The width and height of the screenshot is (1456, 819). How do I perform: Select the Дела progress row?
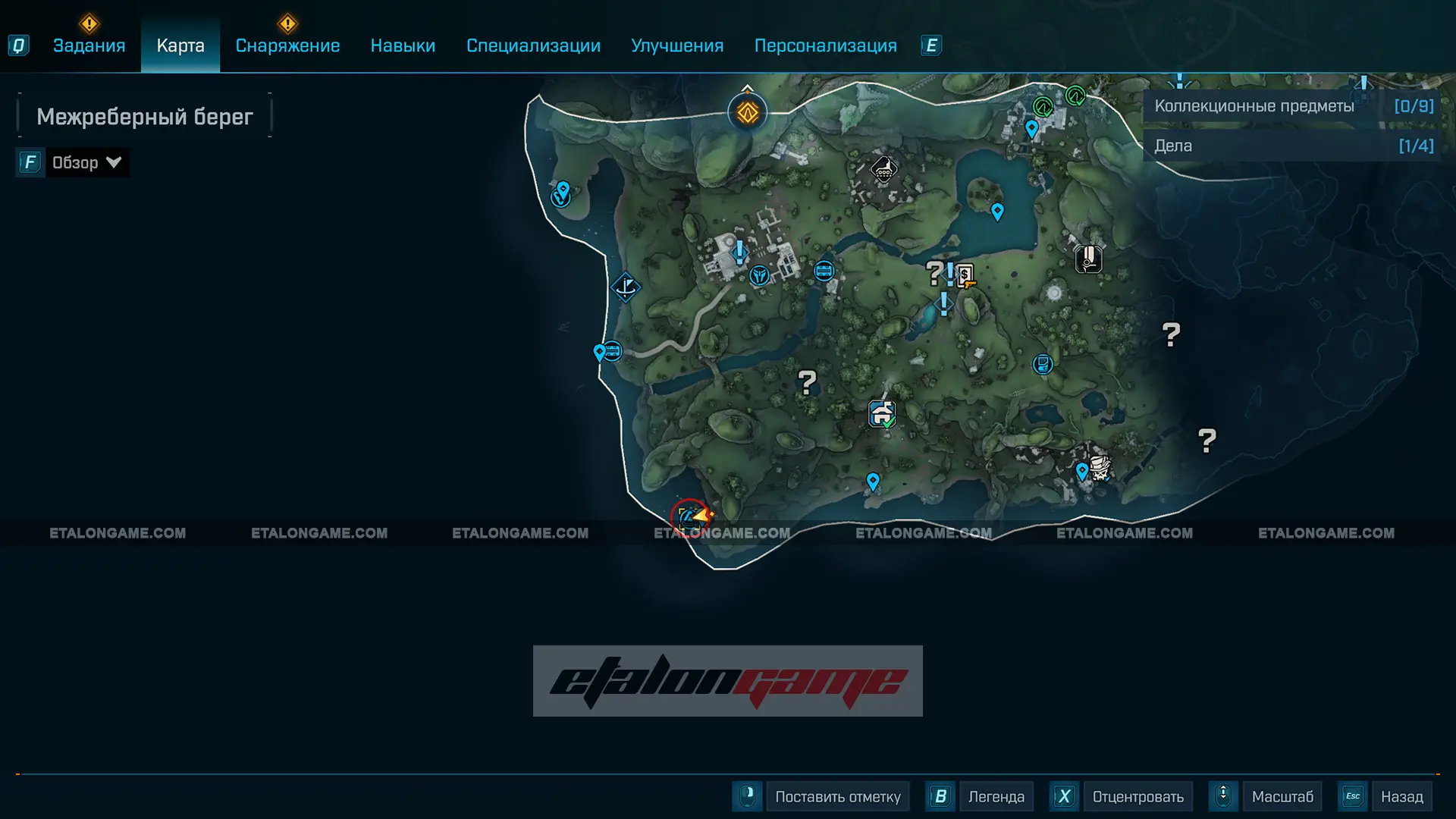pos(1292,146)
